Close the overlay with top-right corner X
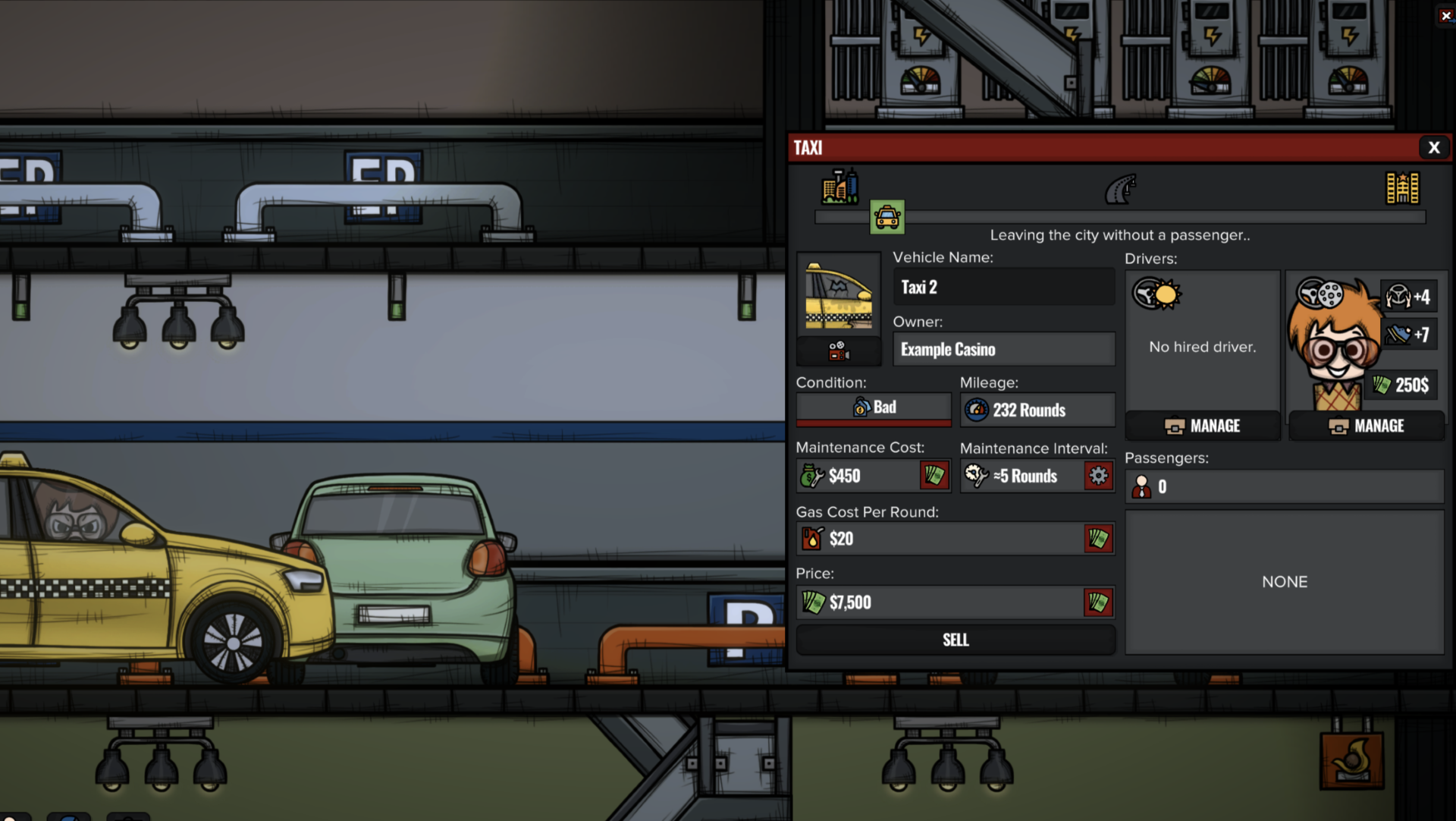The image size is (1456, 821). (1446, 15)
